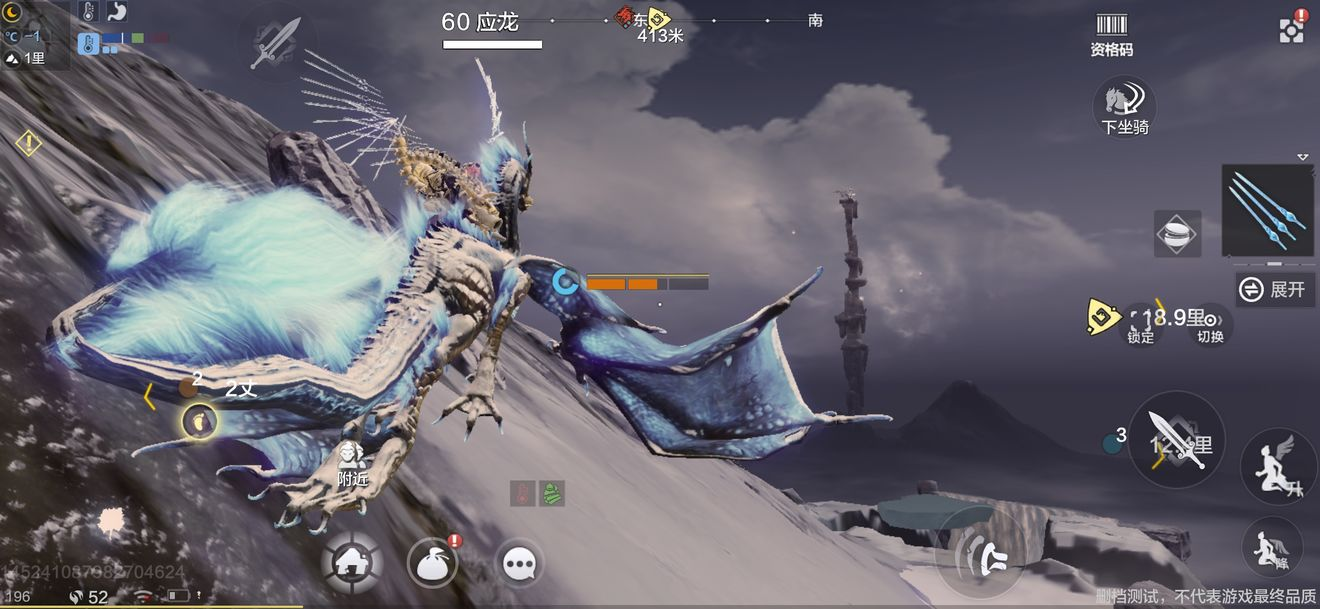Select the blue arrows weapon slot
This screenshot has width=1320, height=609.
click(1267, 211)
